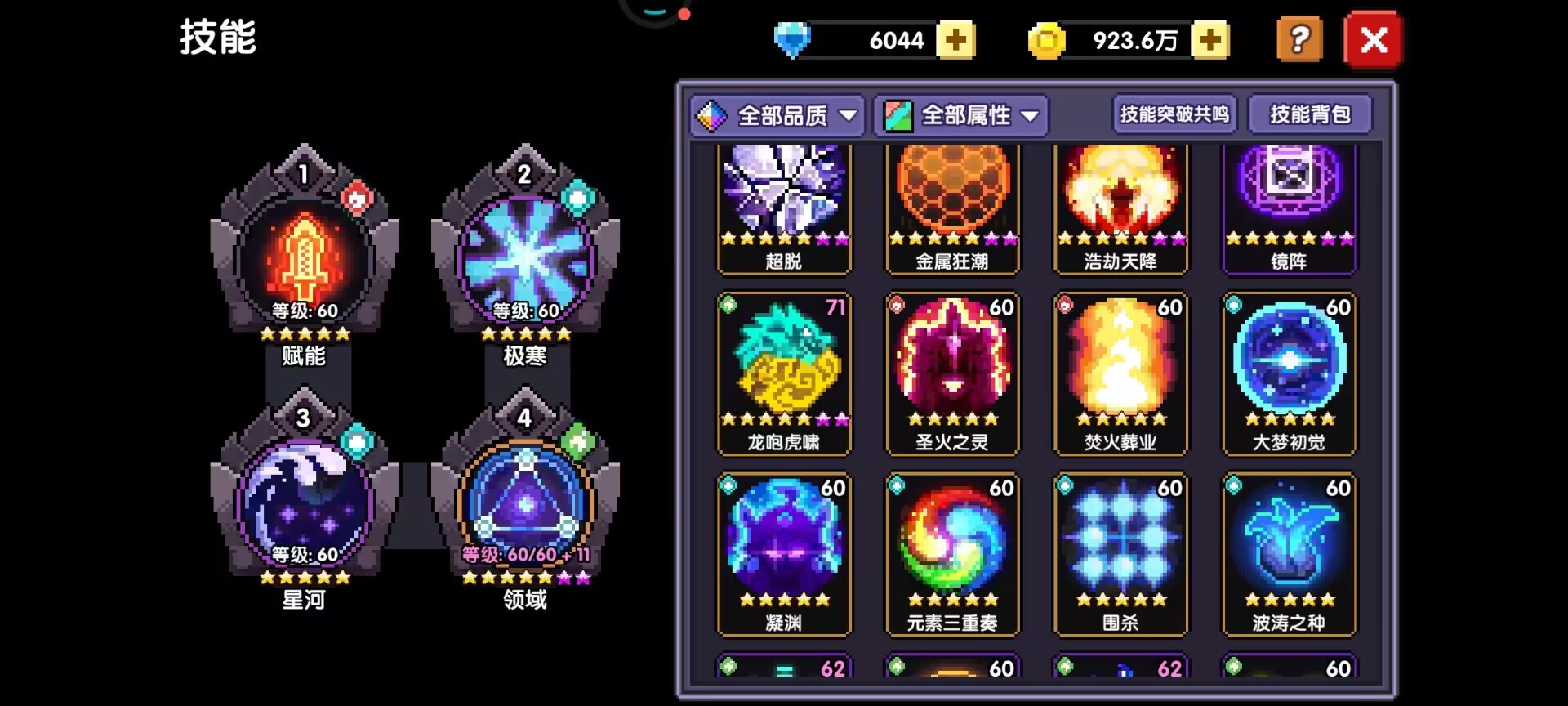The image size is (1568, 706).
Task: Open the question mark help button
Action: pos(1298,39)
